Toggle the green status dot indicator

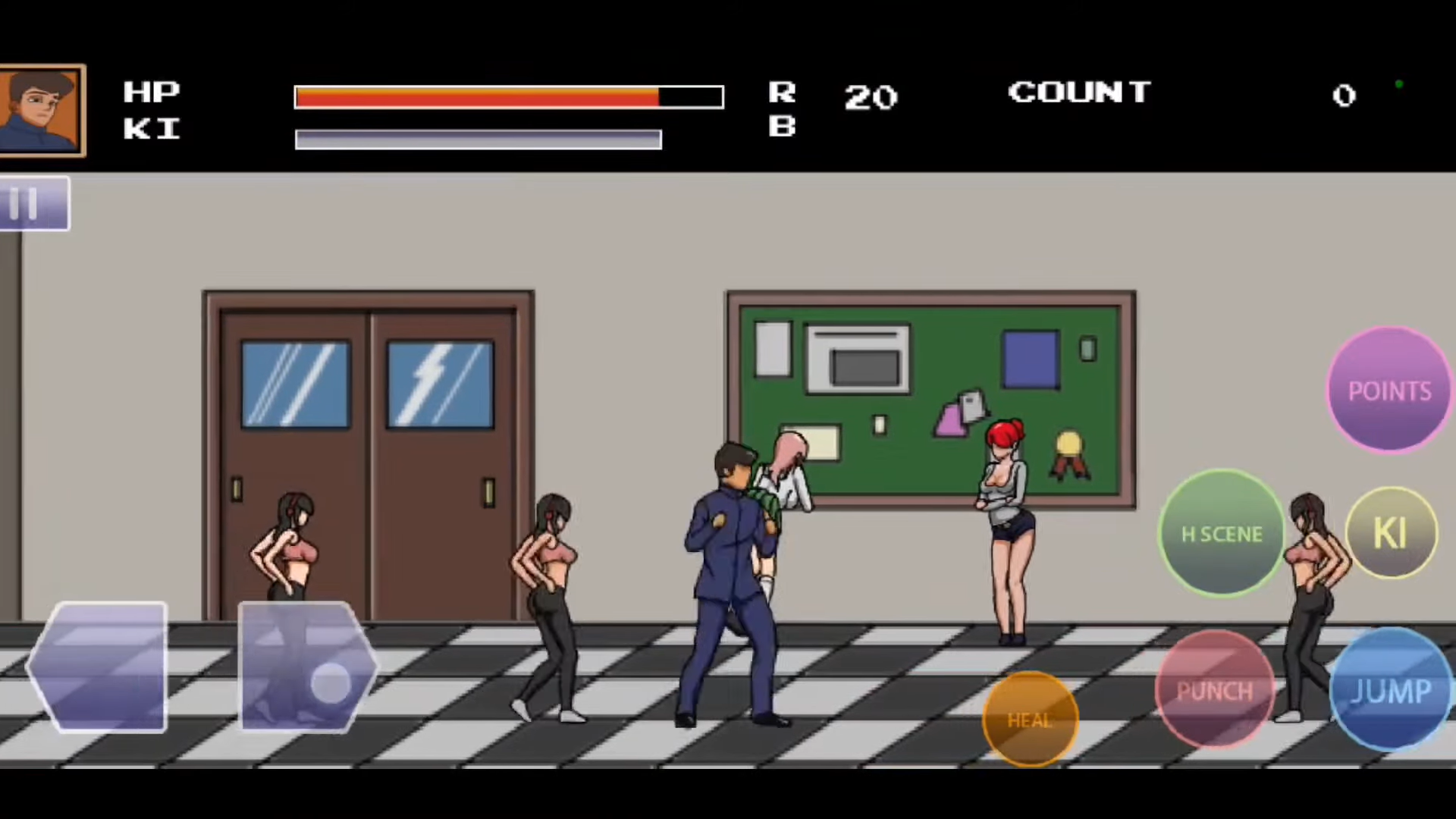(1399, 85)
